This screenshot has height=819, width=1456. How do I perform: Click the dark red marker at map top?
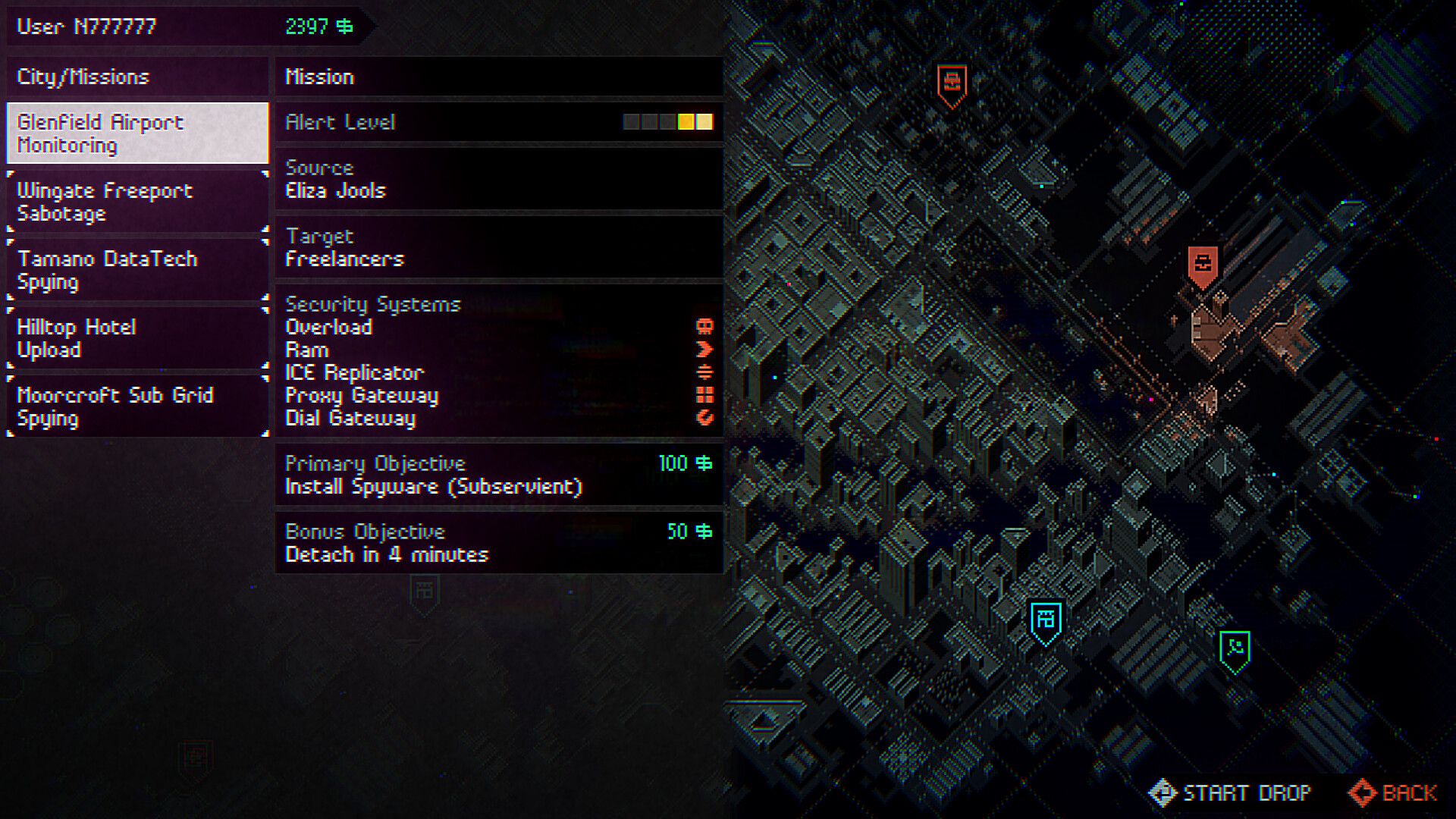952,83
